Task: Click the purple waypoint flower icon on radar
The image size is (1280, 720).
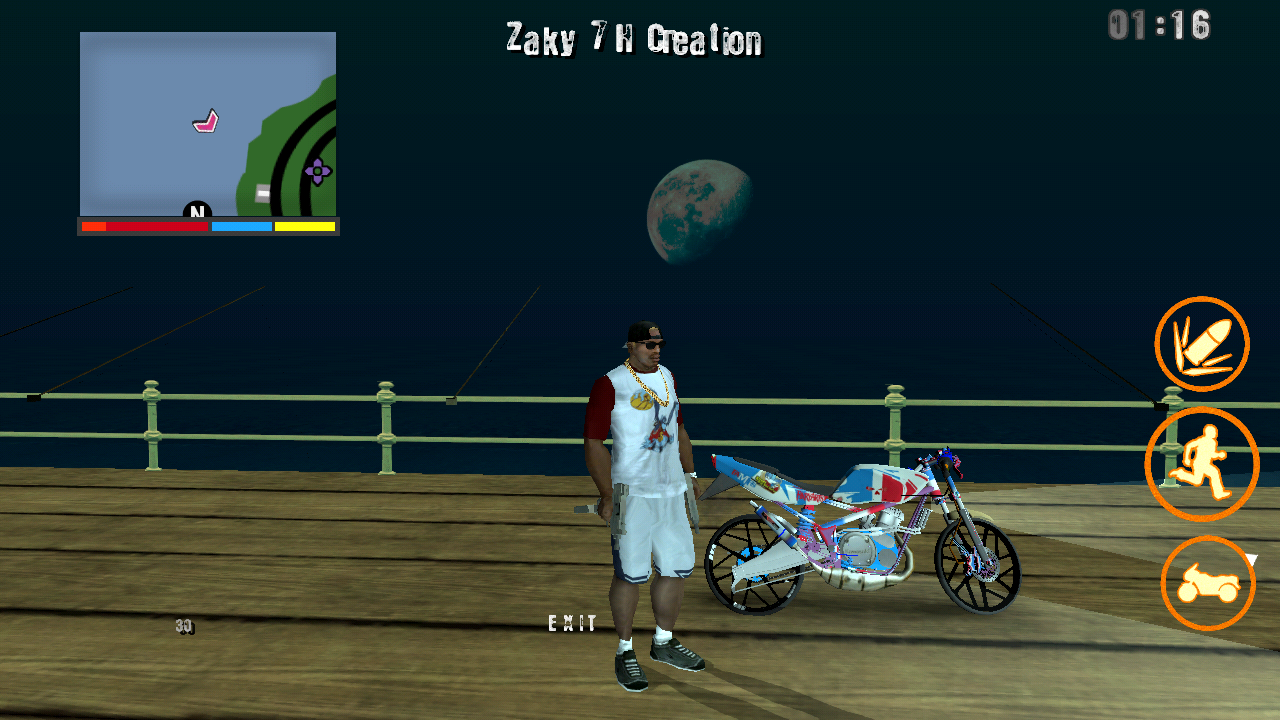Action: point(317,172)
